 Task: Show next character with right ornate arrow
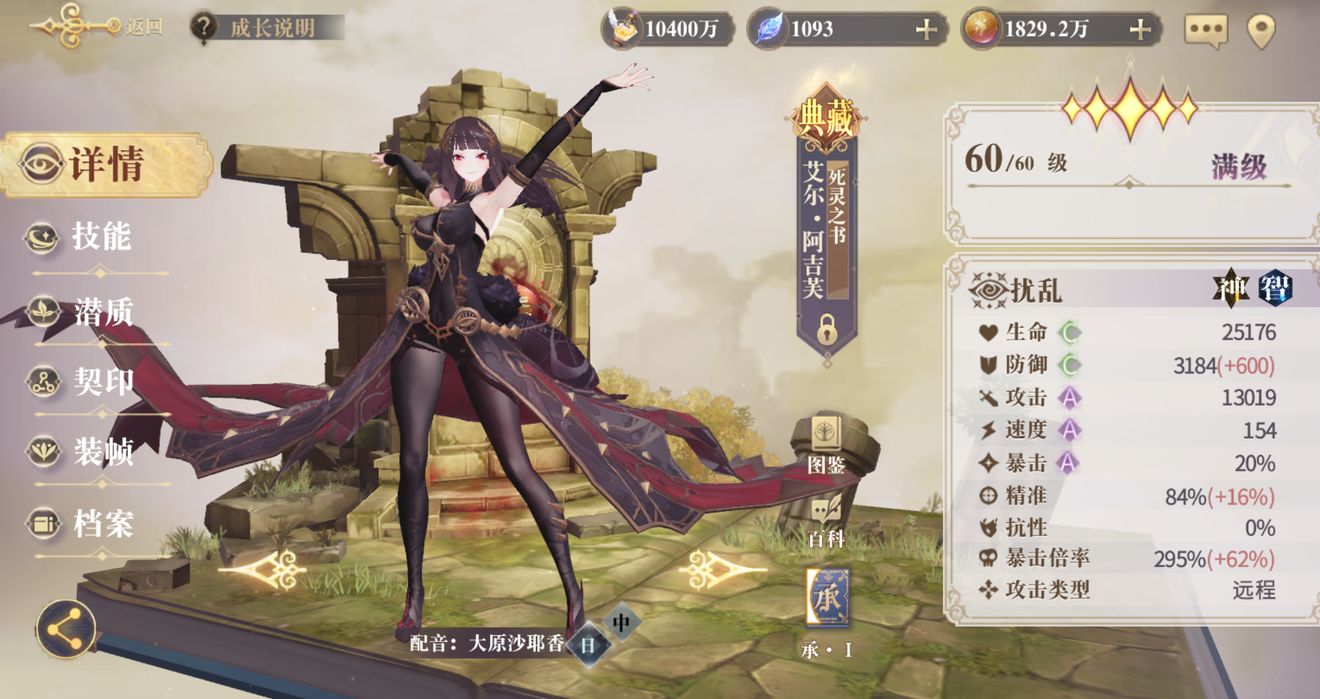716,570
